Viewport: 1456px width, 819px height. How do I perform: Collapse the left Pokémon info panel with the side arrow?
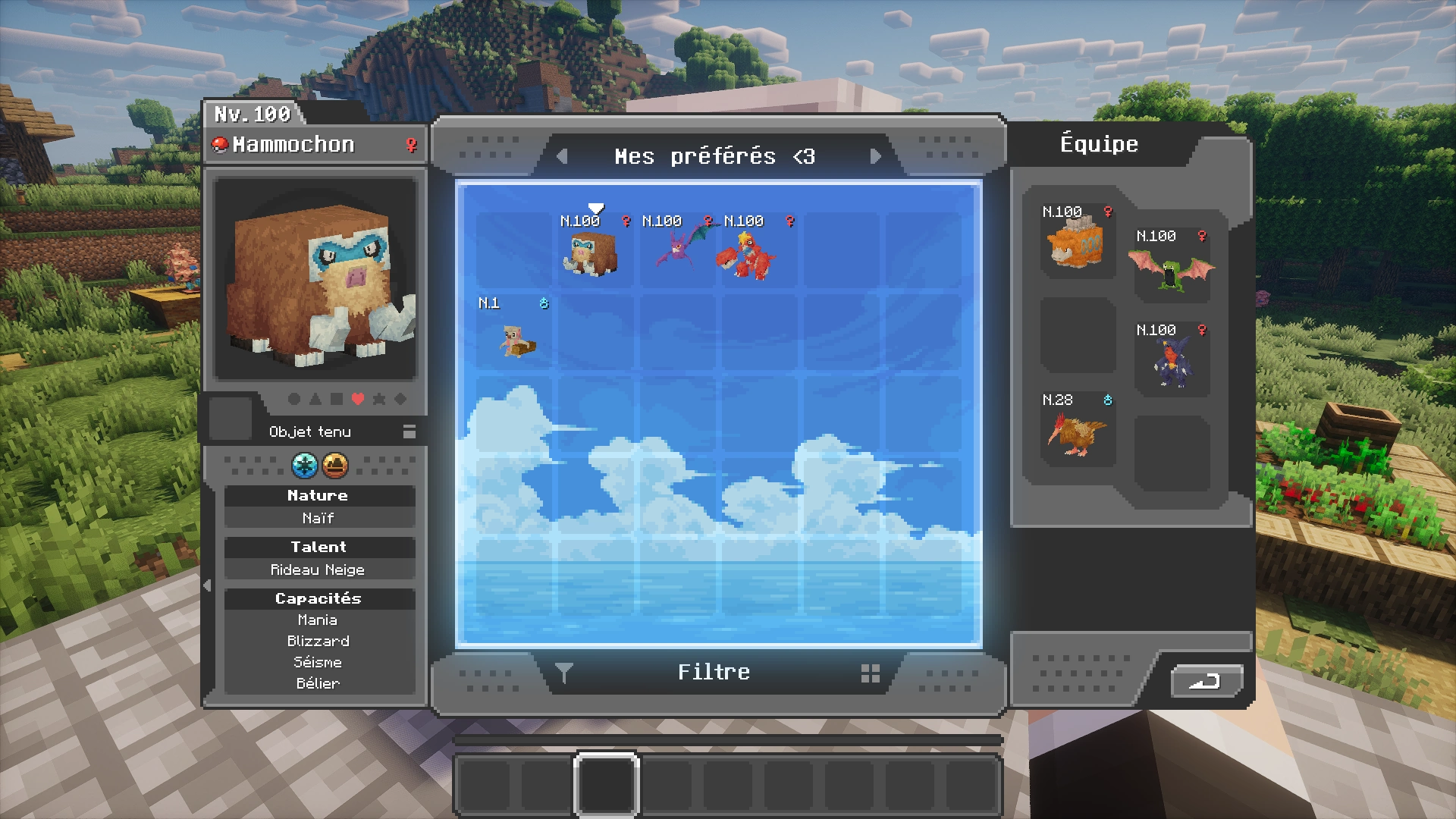coord(206,585)
